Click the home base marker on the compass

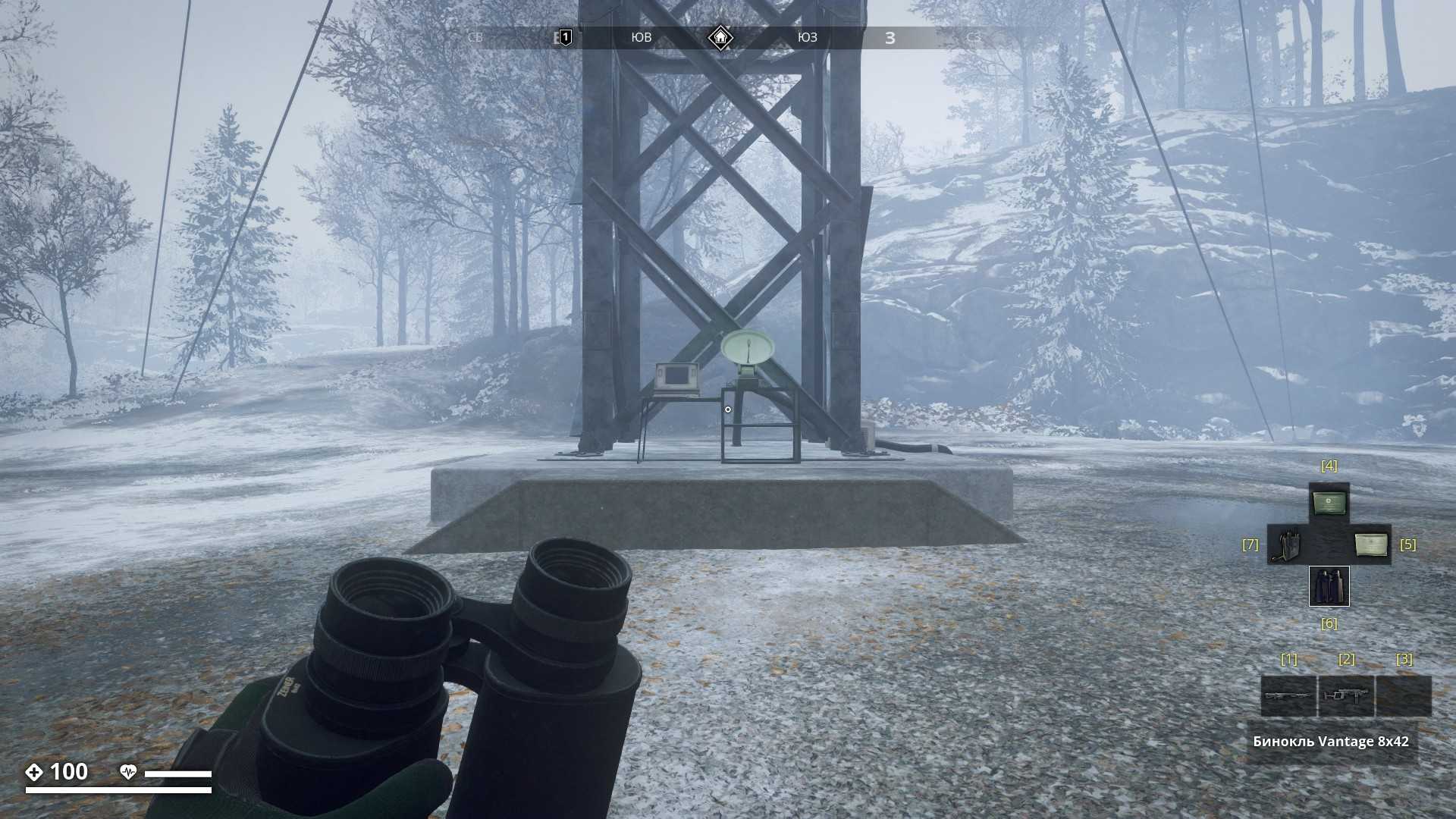pos(720,37)
